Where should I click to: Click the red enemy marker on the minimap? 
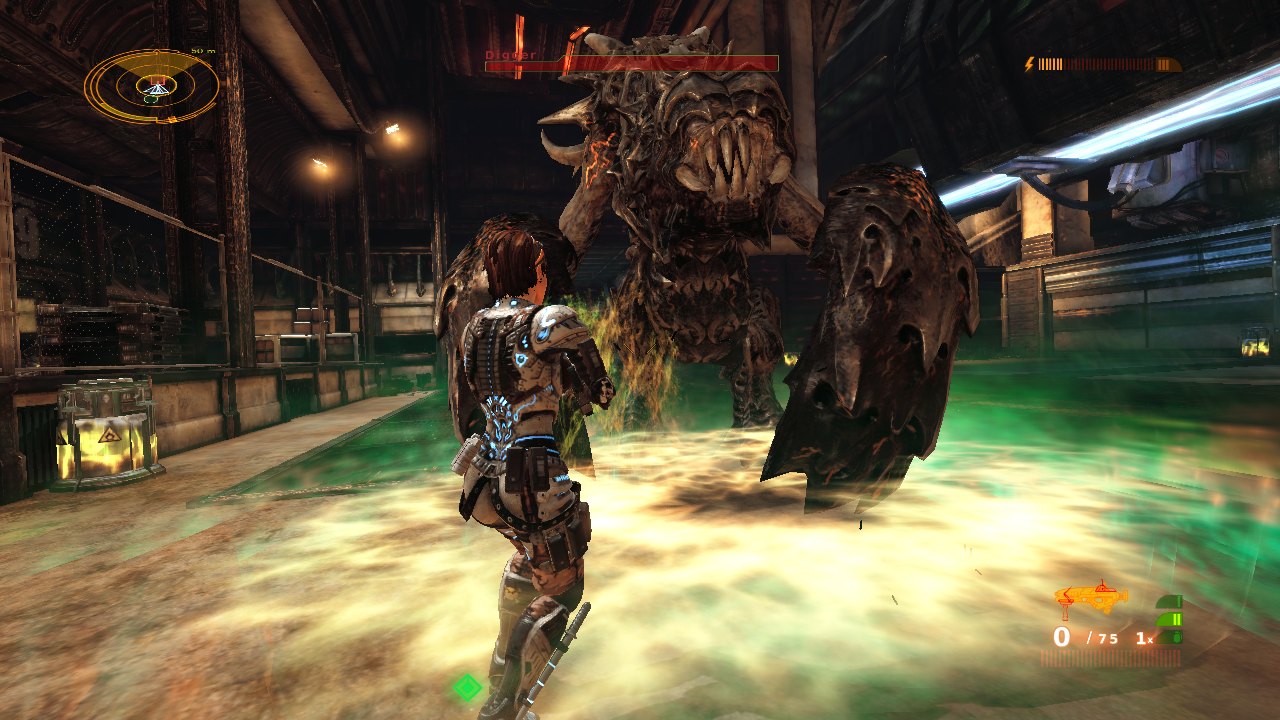click(x=157, y=80)
